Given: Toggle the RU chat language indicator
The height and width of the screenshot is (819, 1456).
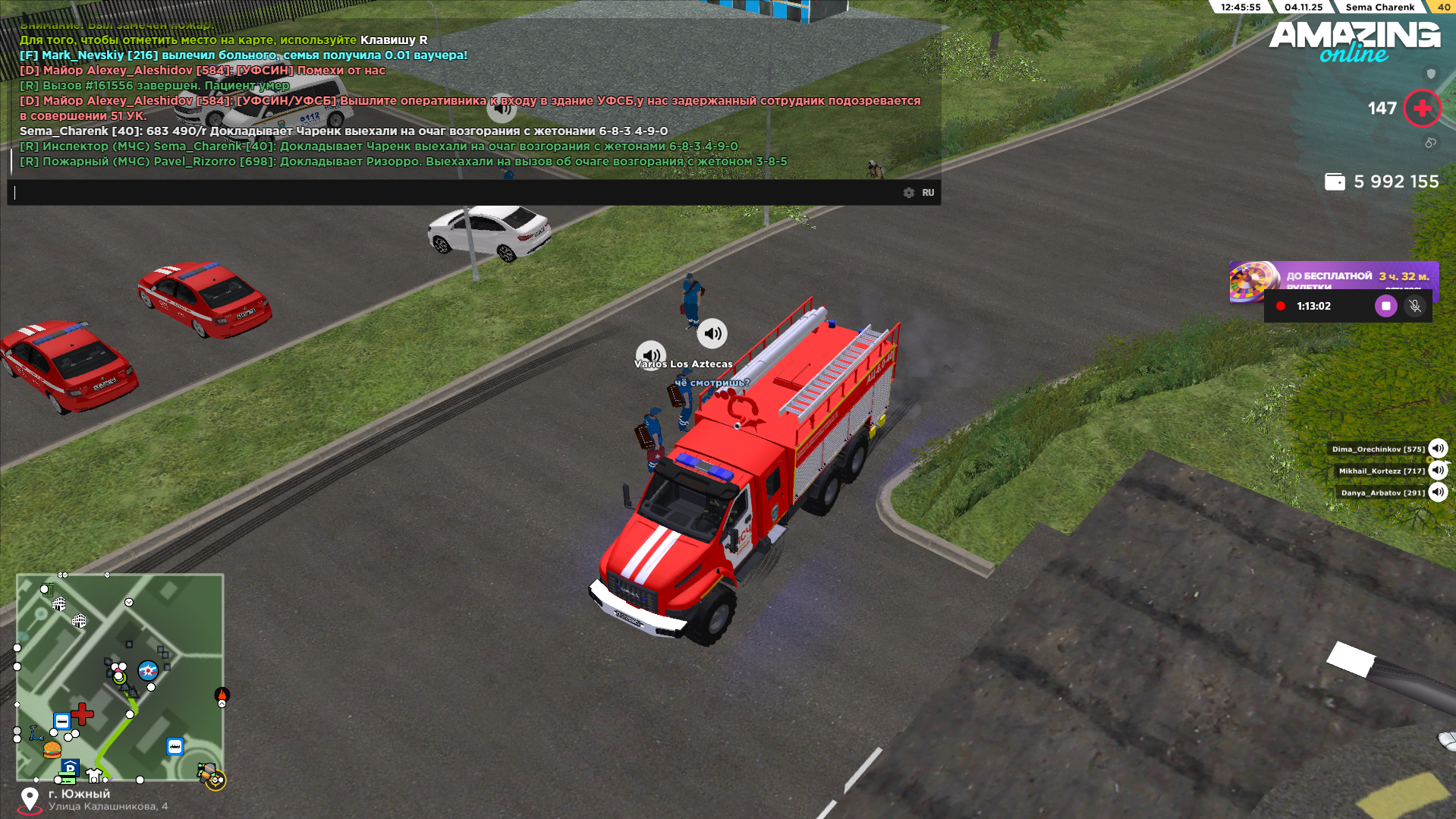Looking at the screenshot, I should point(928,193).
